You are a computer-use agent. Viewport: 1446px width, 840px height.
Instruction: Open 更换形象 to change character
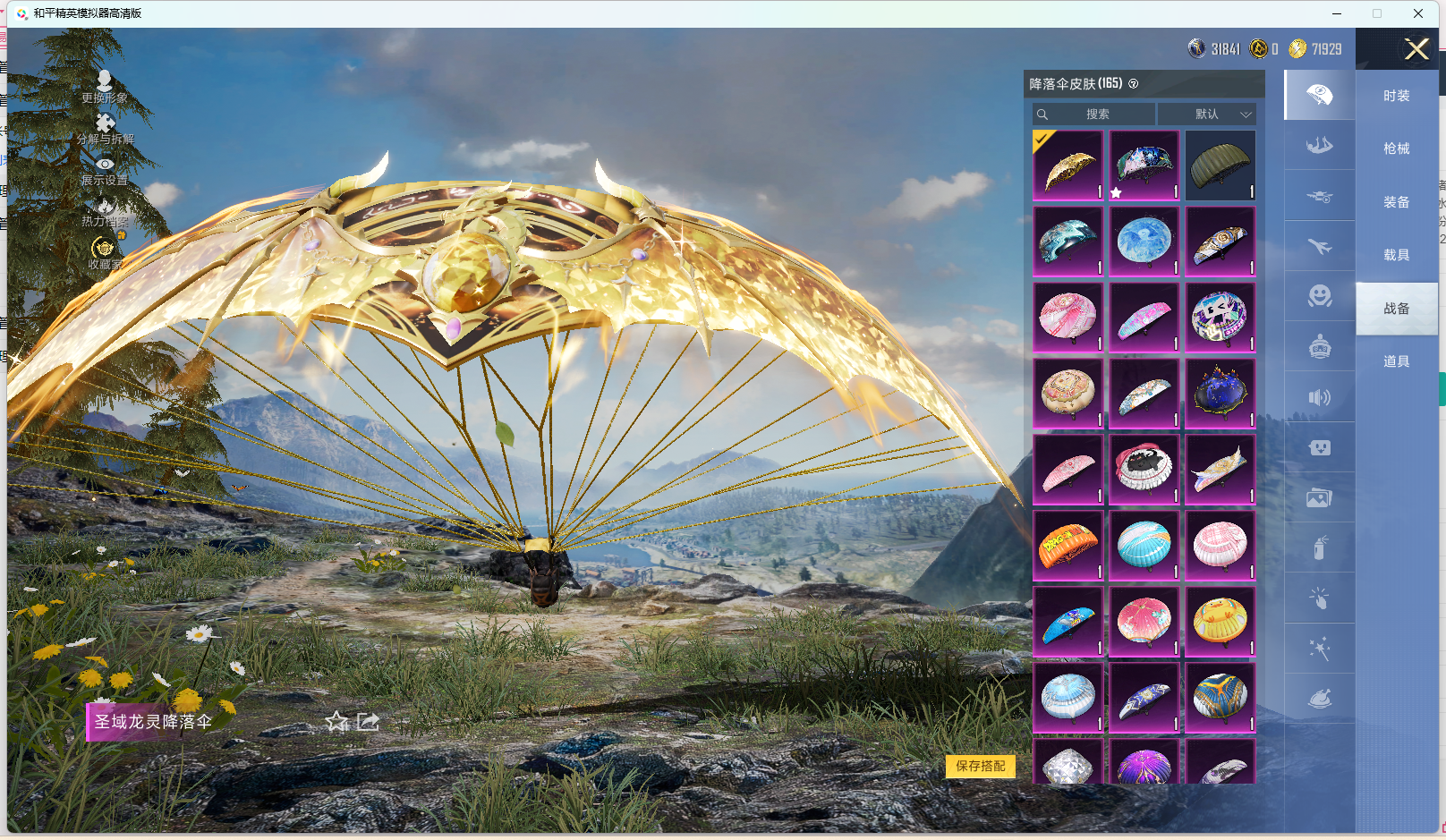pos(105,87)
